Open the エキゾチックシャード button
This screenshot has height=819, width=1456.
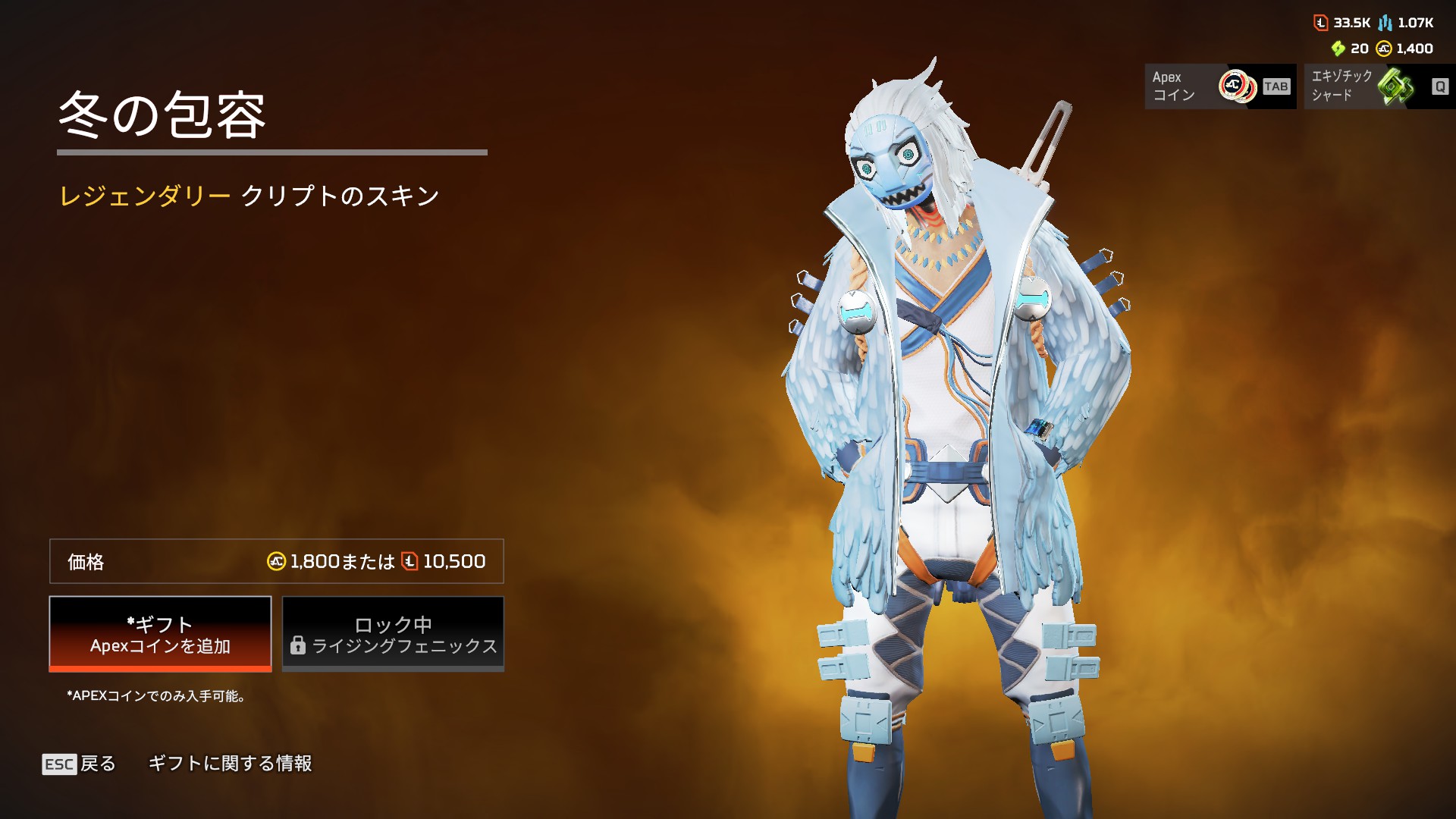(1379, 86)
